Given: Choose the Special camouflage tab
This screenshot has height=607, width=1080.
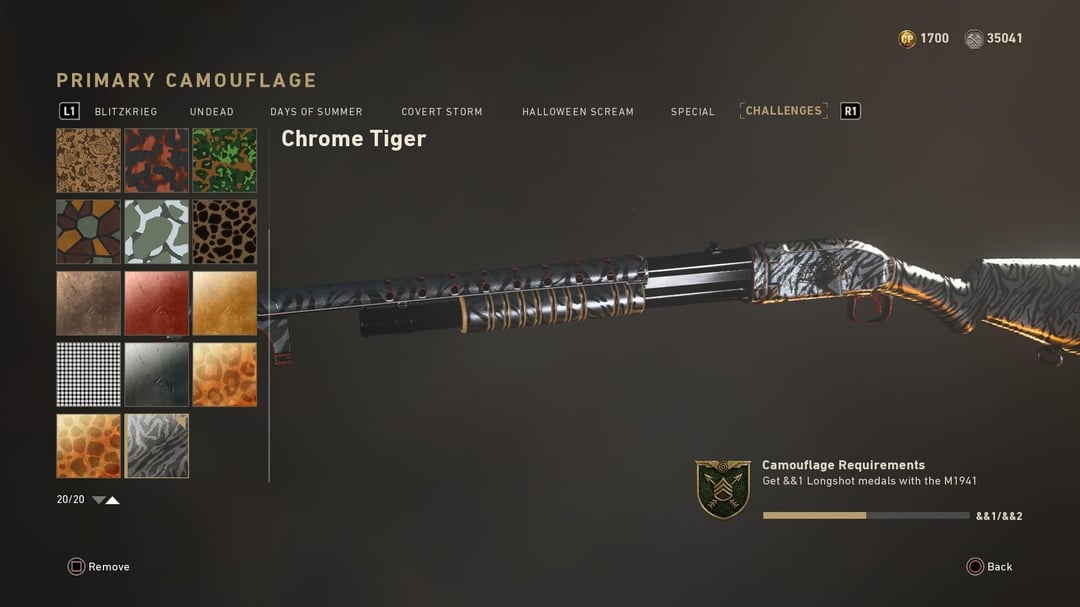Looking at the screenshot, I should coord(692,112).
